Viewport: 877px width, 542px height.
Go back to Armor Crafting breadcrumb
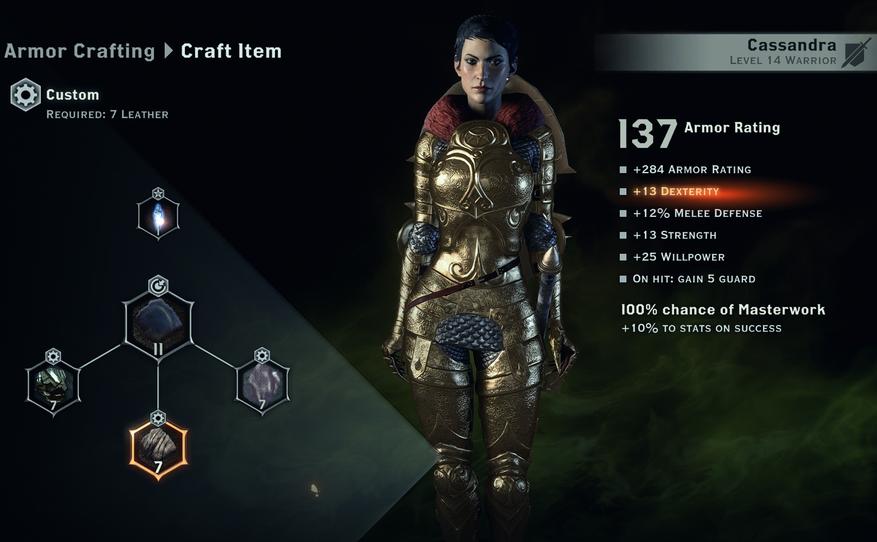tap(79, 50)
